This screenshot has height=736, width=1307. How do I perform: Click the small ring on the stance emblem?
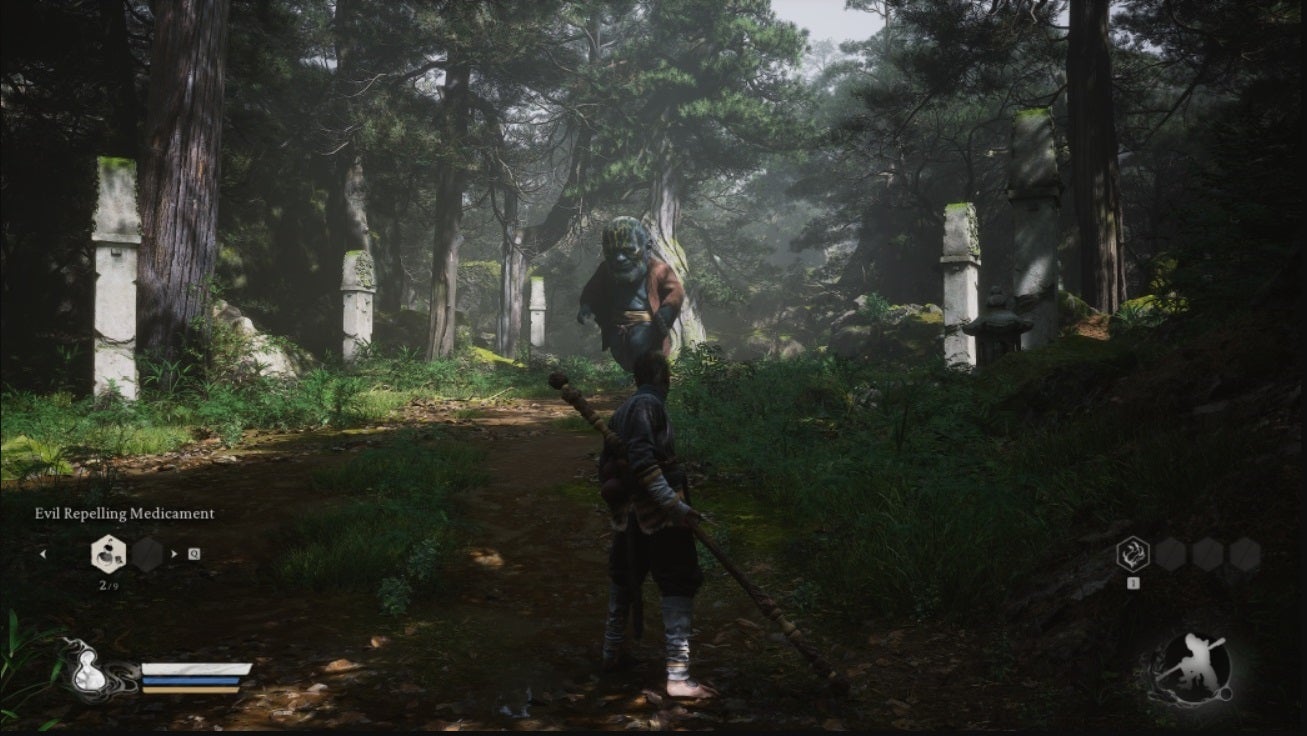[x=1225, y=695]
